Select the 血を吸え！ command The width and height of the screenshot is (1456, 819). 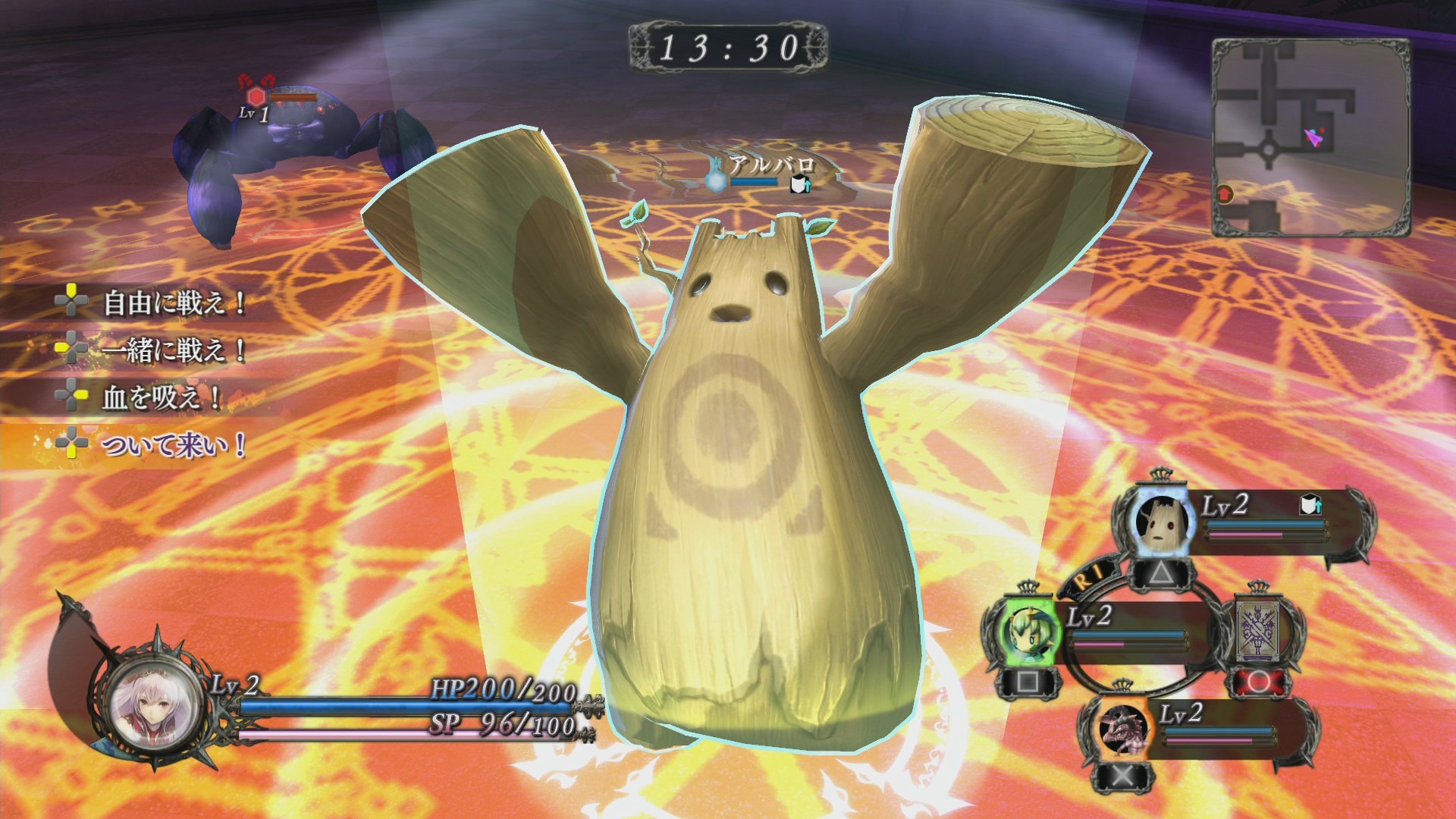(x=161, y=397)
